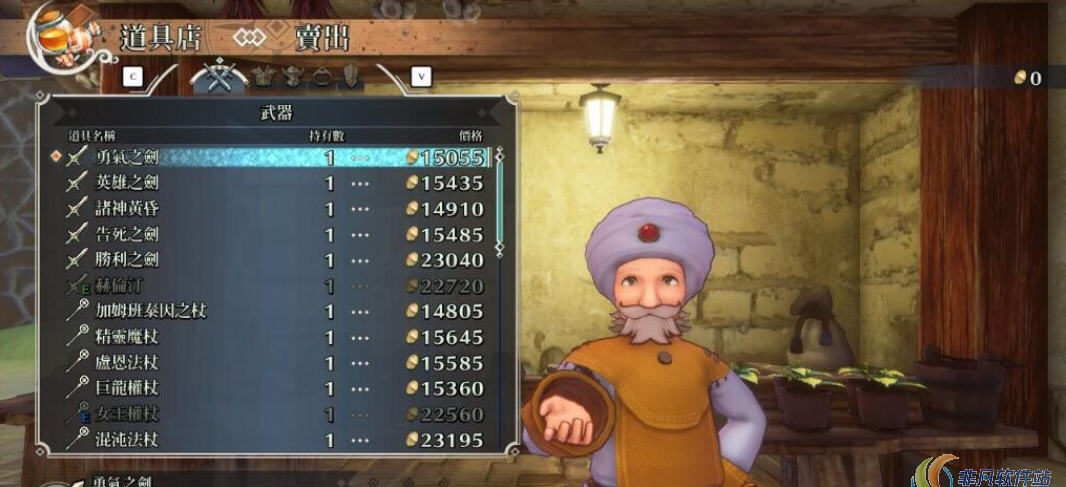Screen dimensions: 1066x487
Task: Show the horned helmet category tab
Action: coord(294,75)
